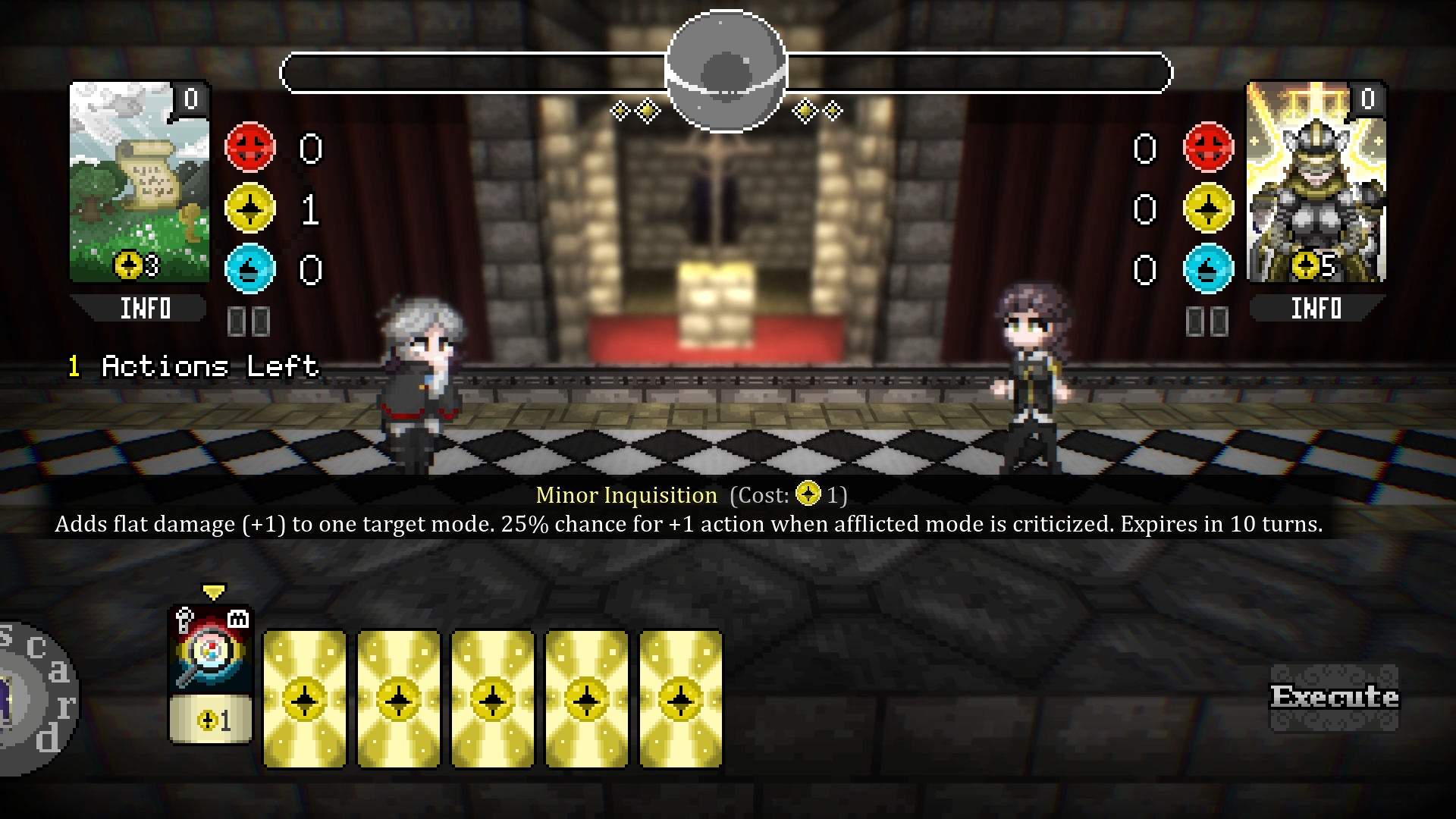Click the Execute button

pyautogui.click(x=1334, y=697)
